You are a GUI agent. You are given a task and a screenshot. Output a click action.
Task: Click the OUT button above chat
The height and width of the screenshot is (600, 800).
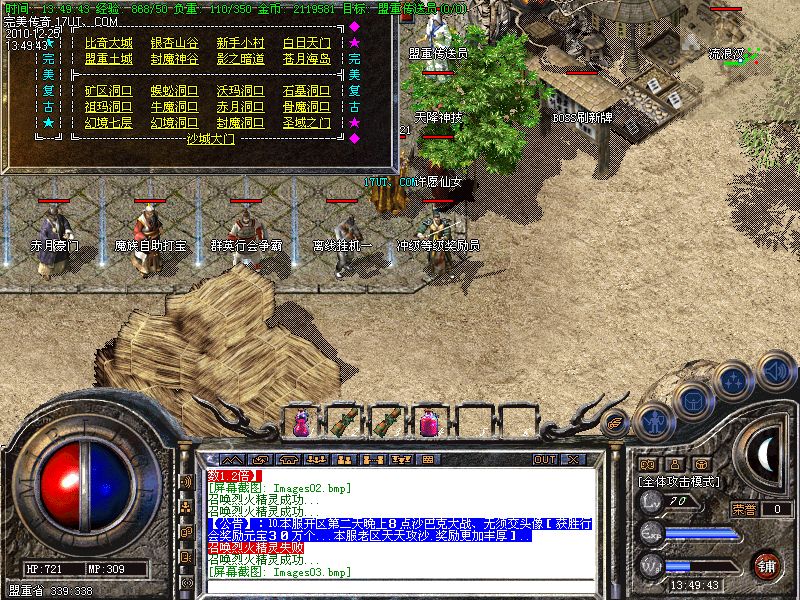coord(544,459)
